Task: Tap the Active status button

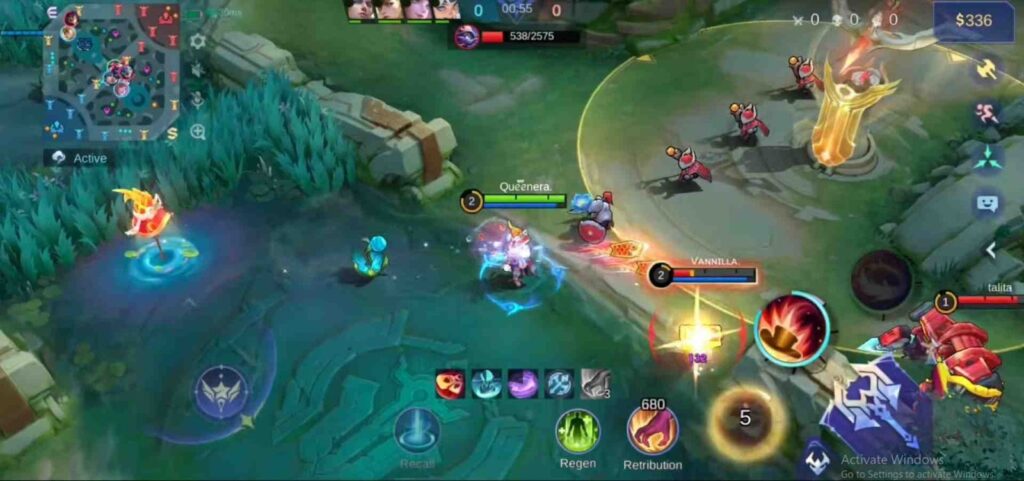Action: pyautogui.click(x=79, y=158)
